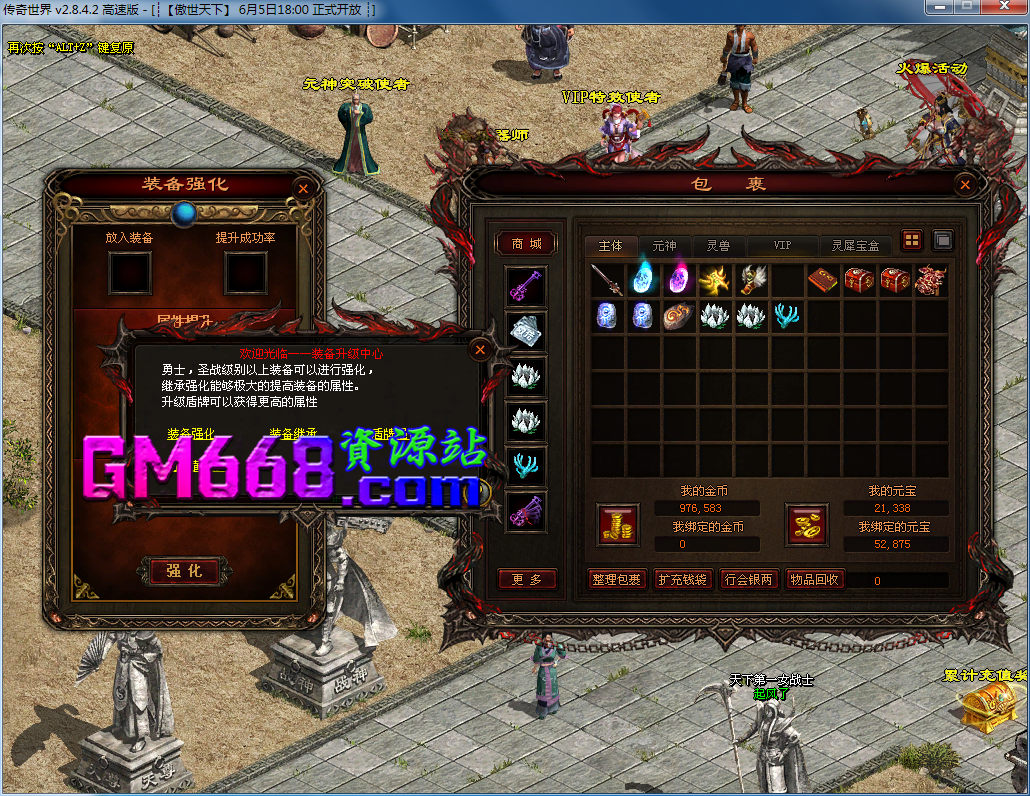Close the 装备强化 enhancement window
Screen dimensions: 1030x796
303,188
